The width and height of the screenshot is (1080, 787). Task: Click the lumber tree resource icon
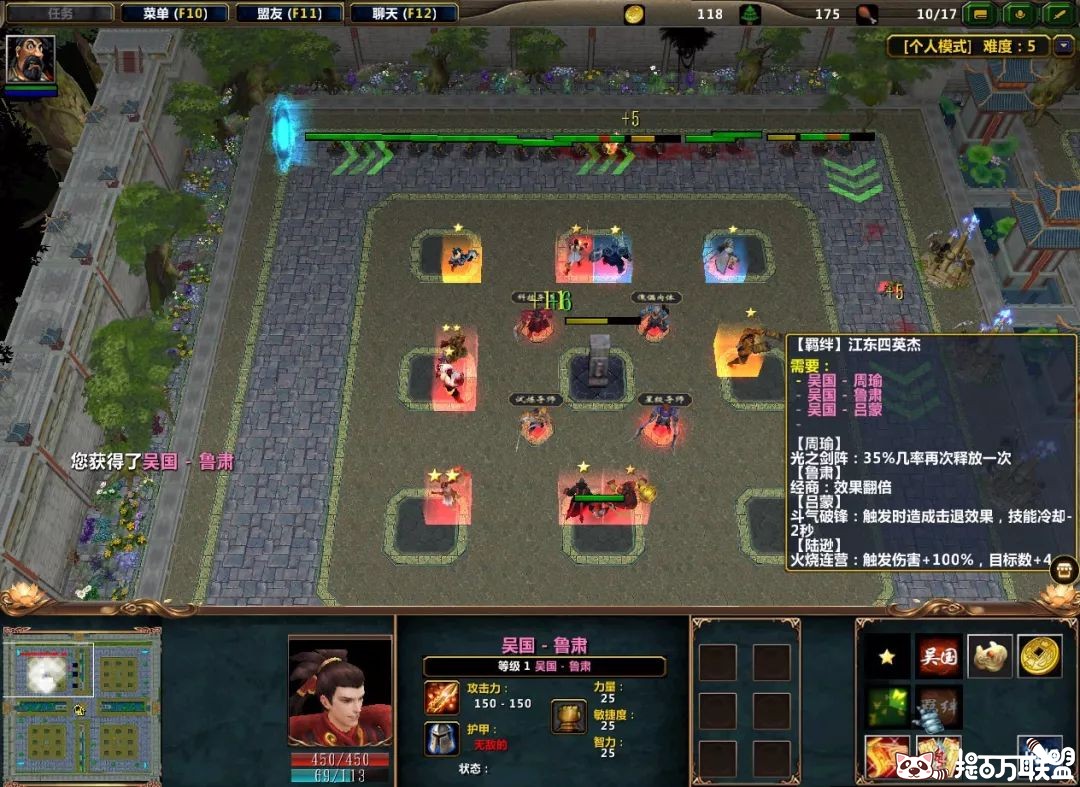point(749,14)
